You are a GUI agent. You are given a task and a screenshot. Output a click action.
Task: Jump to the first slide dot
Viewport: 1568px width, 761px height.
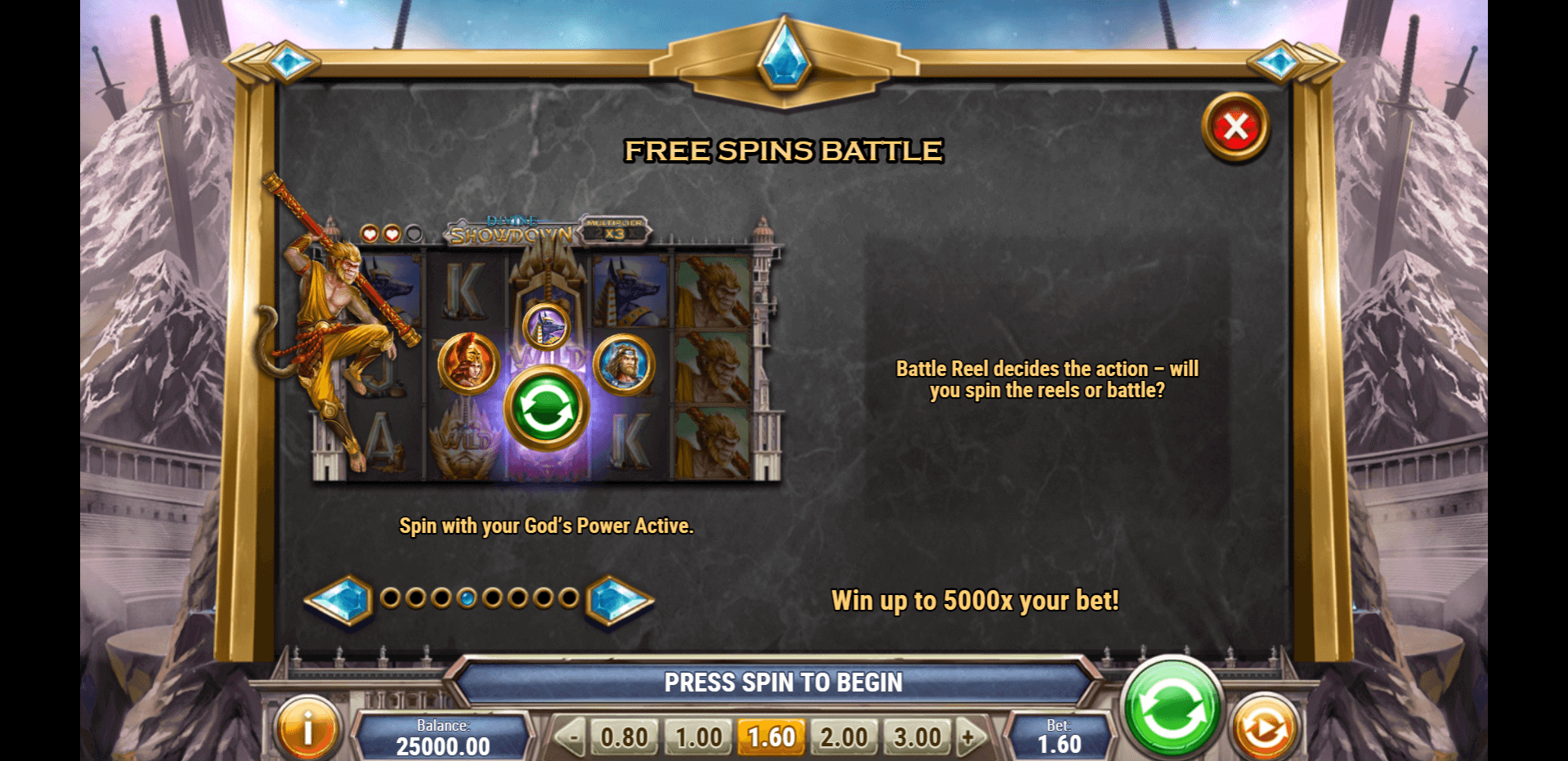(391, 598)
